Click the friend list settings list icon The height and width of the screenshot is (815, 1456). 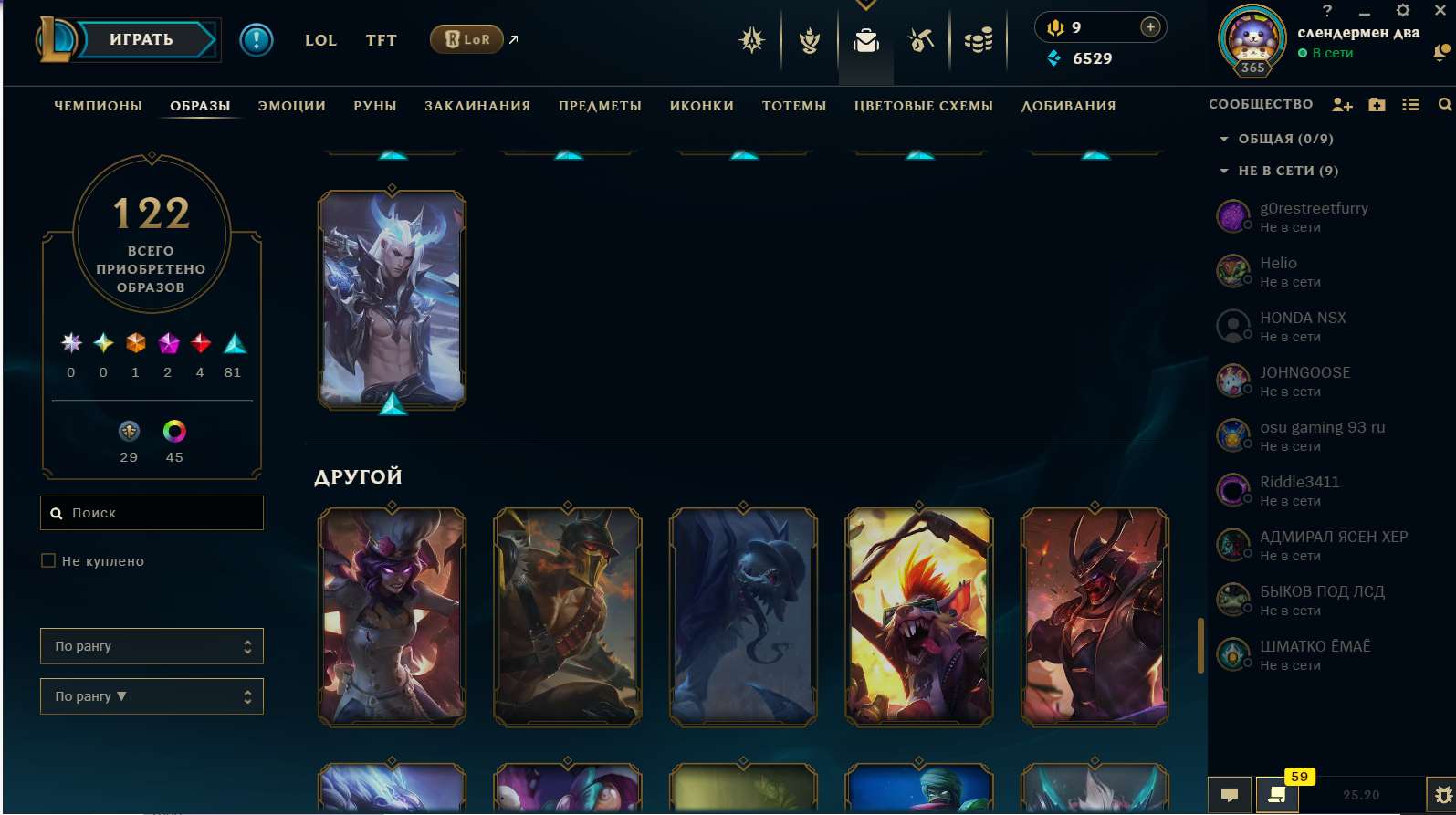click(1411, 105)
